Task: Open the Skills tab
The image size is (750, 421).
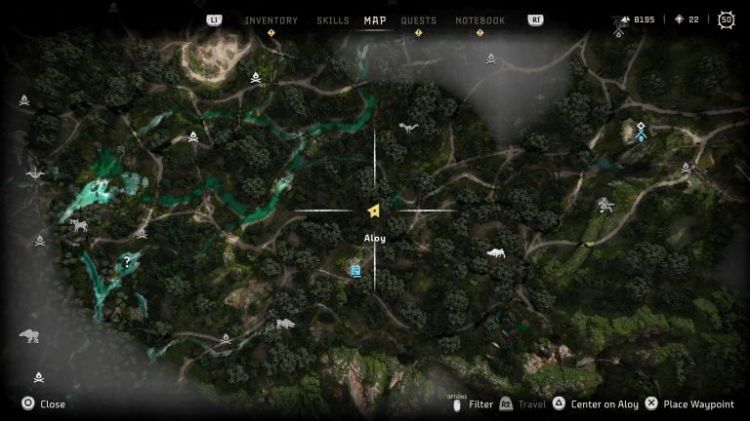Action: [x=333, y=20]
